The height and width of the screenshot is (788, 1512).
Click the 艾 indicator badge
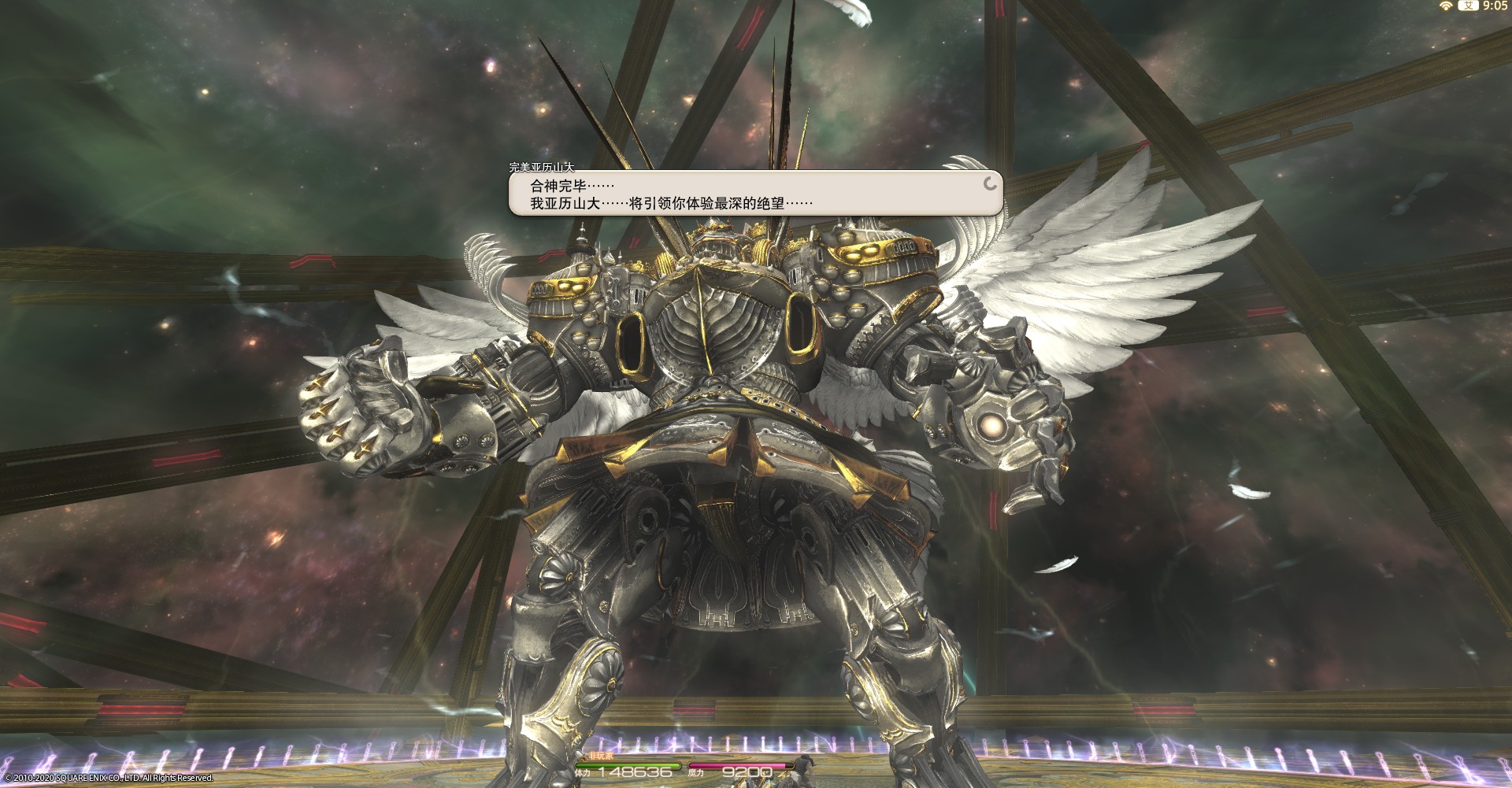click(1469, 6)
